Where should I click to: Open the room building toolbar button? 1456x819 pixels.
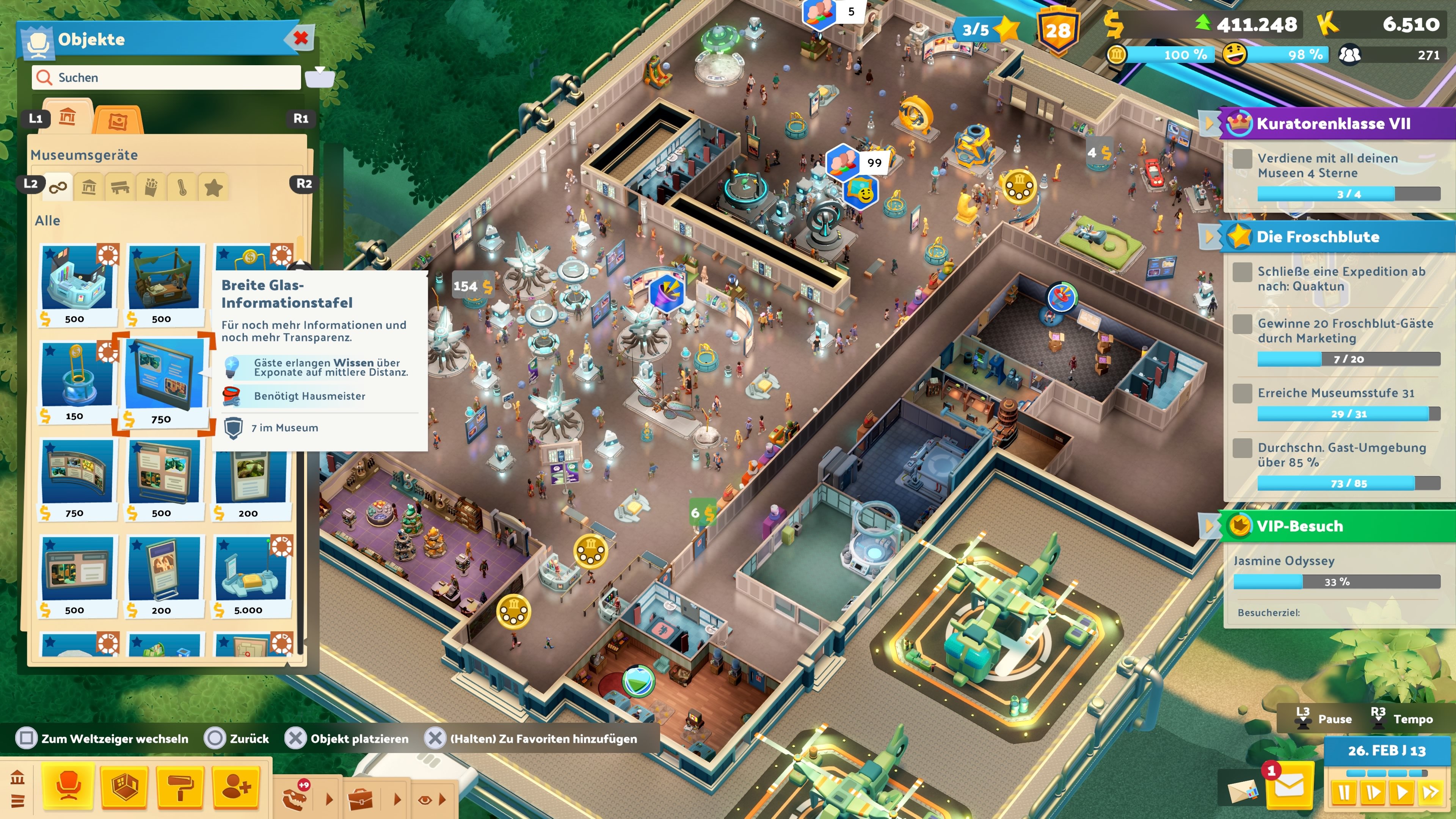click(x=125, y=788)
